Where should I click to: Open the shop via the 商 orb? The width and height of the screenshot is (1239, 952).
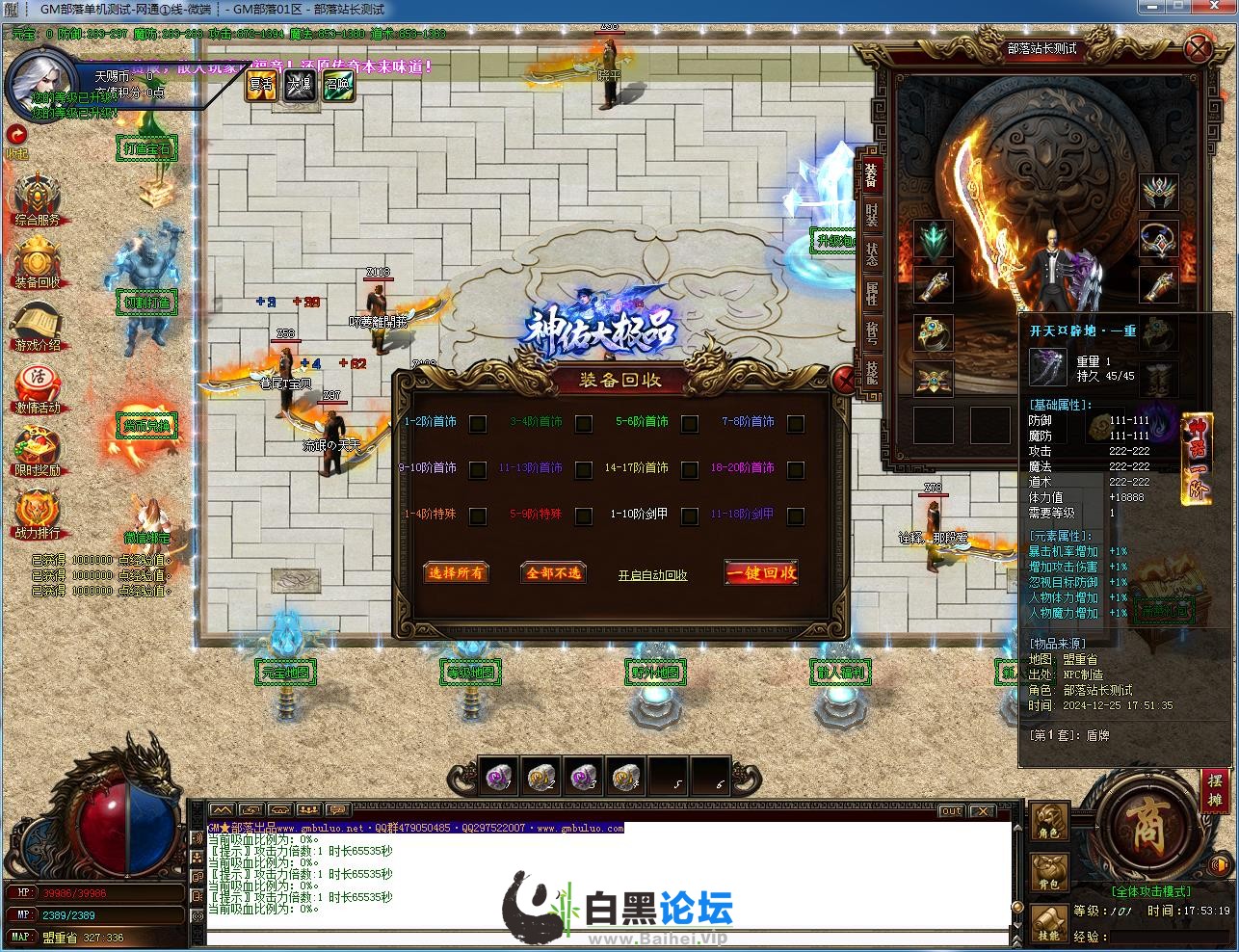tap(1146, 827)
